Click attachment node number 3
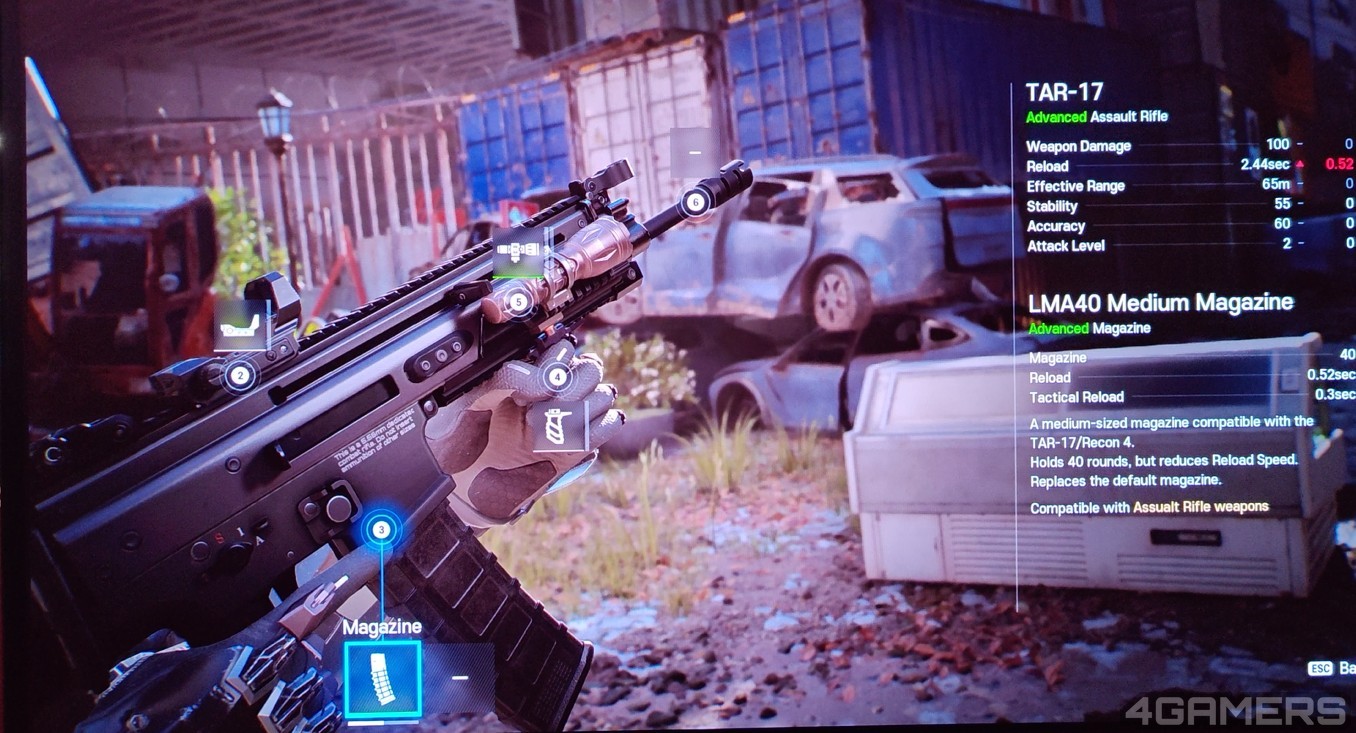The image size is (1356, 733). [x=381, y=529]
